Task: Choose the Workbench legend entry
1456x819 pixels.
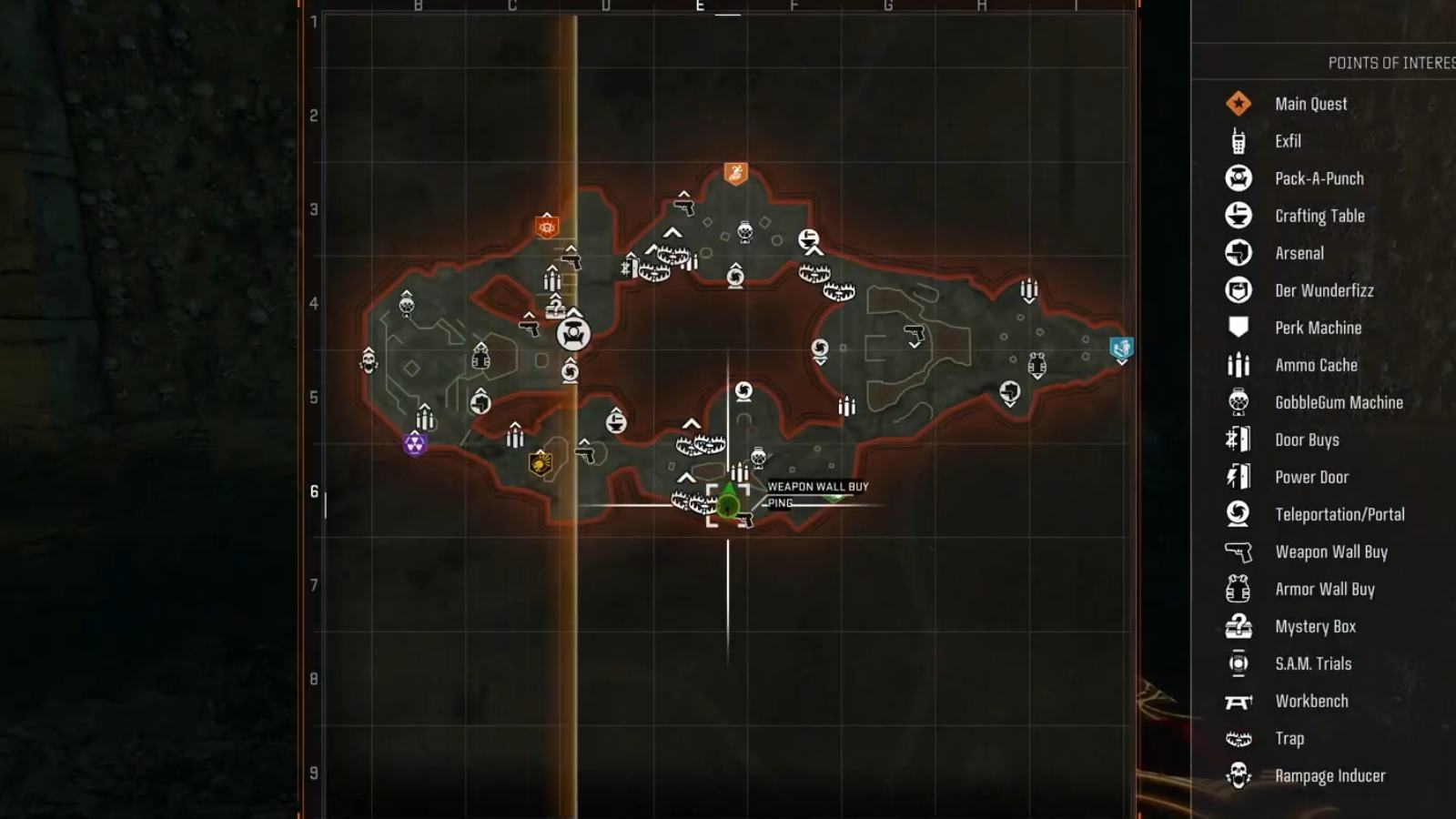Action: pos(1311,701)
